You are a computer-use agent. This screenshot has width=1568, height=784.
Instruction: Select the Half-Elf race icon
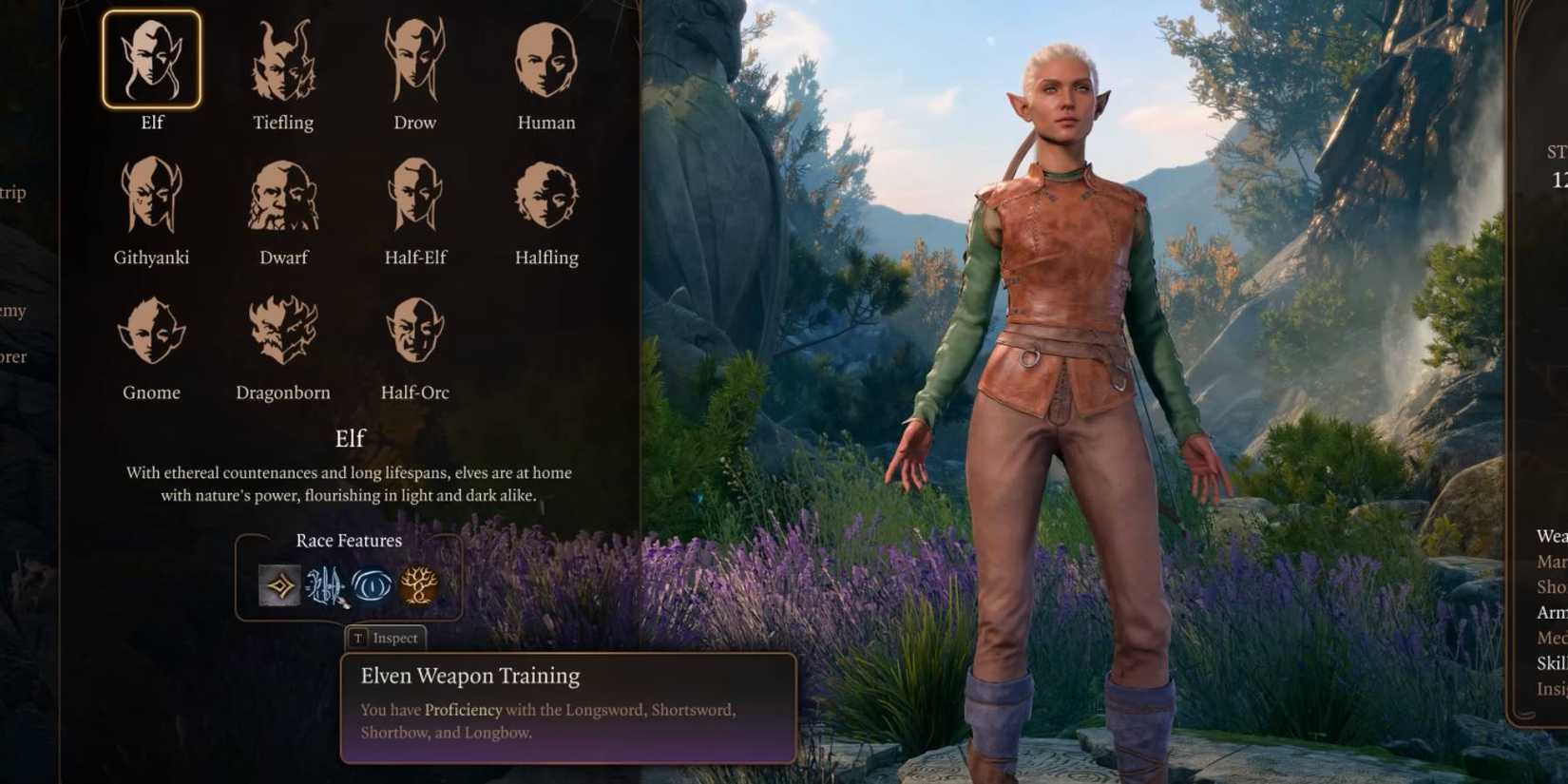pyautogui.click(x=415, y=193)
